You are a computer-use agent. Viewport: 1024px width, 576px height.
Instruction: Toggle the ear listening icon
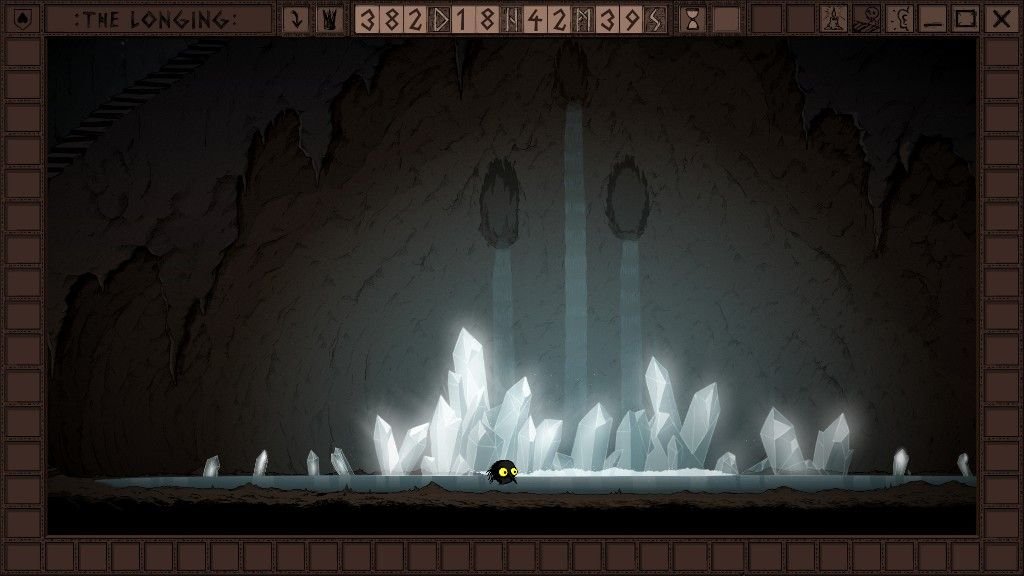(899, 19)
